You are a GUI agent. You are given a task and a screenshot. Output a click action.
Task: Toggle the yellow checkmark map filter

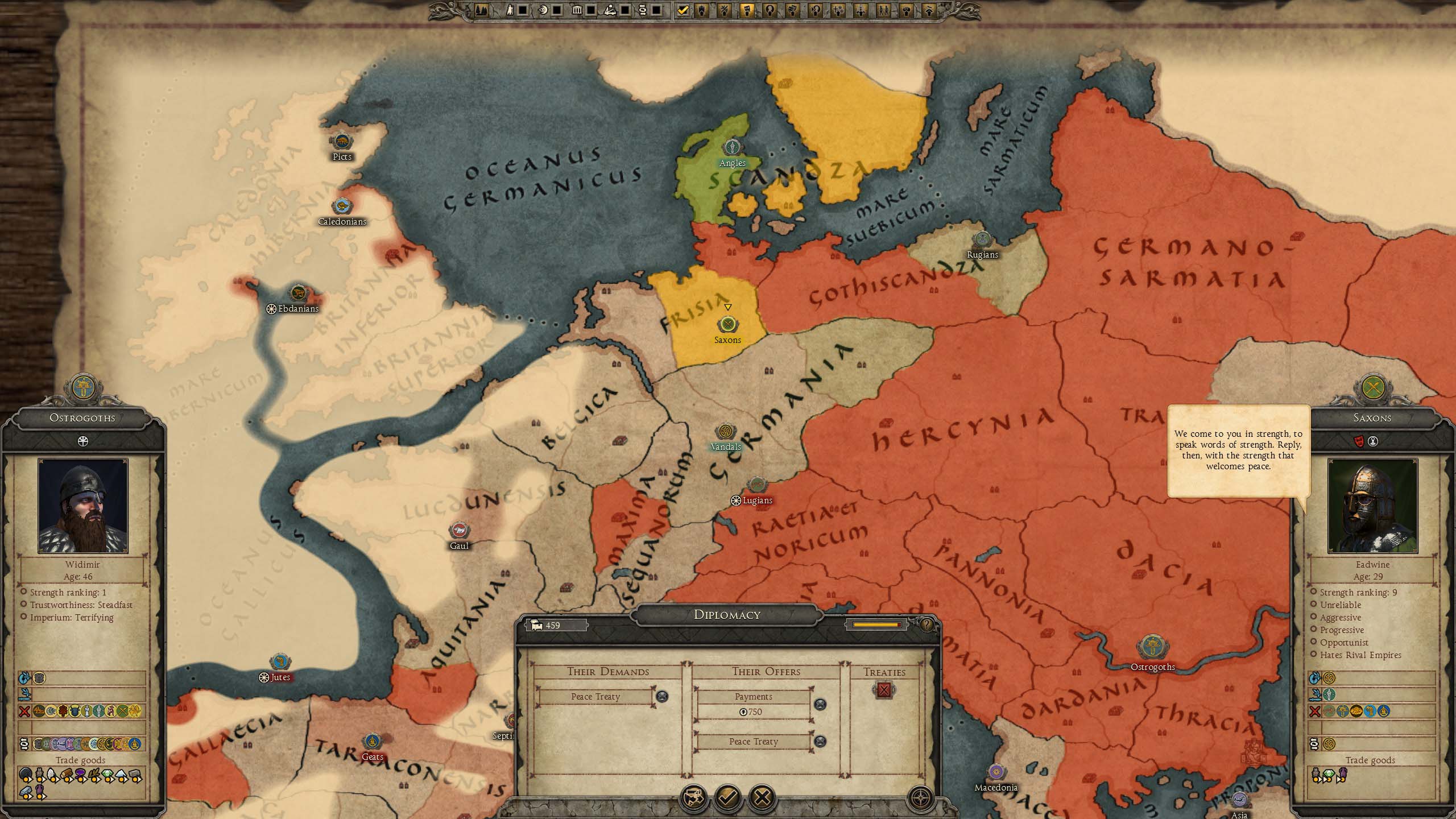[683, 10]
